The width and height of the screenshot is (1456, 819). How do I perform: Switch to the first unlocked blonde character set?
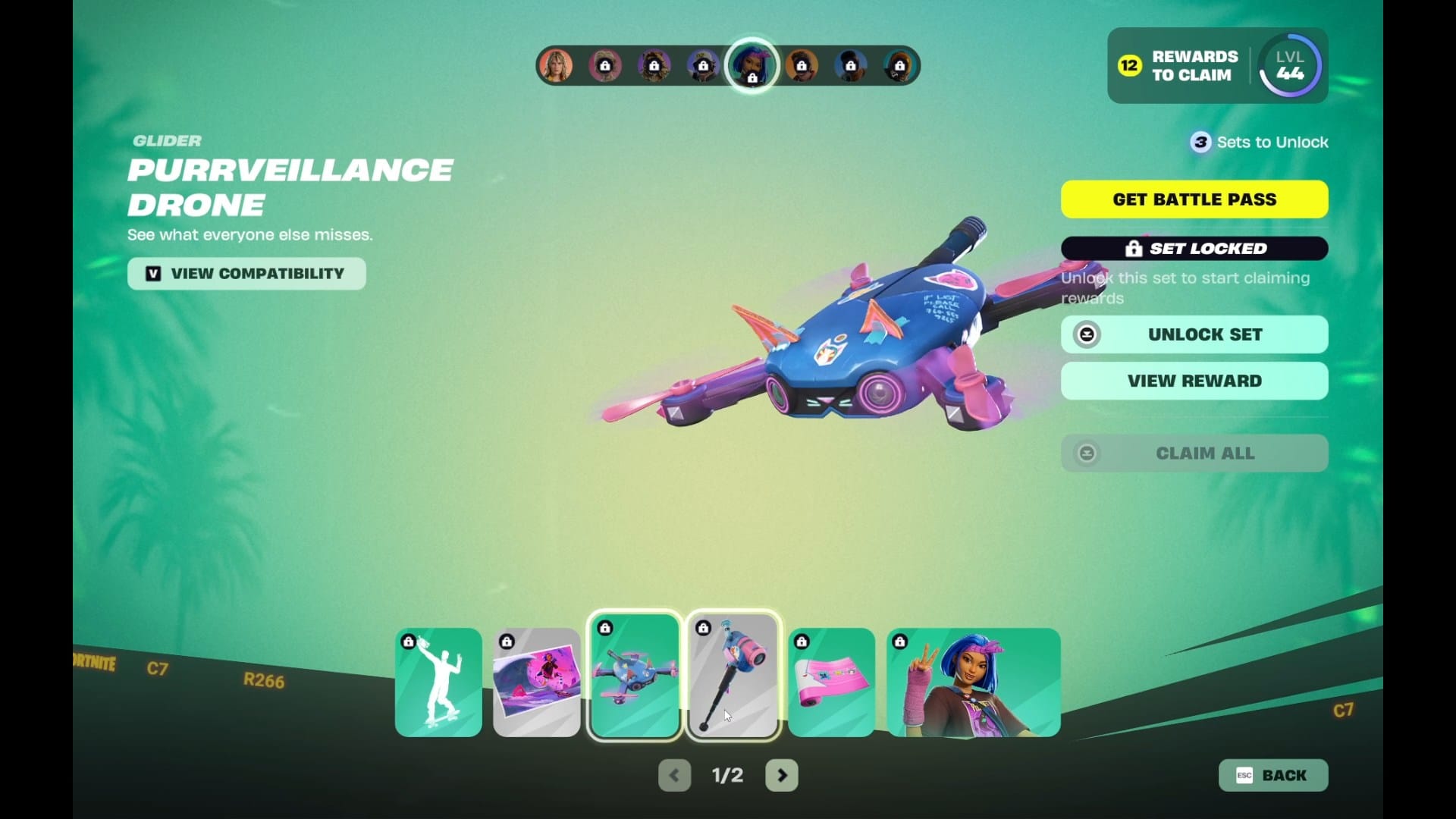point(556,66)
